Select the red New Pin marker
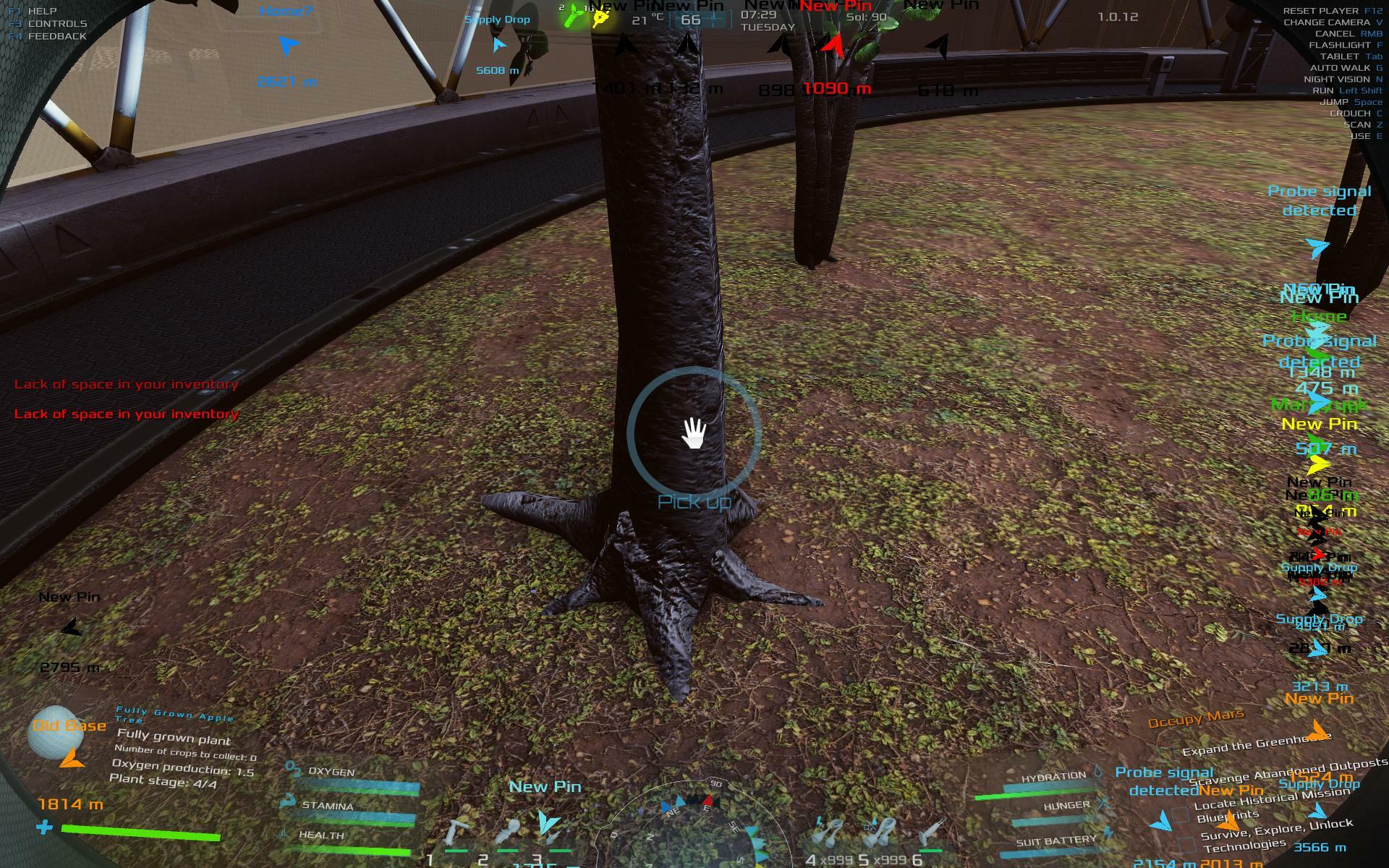Viewport: 1389px width, 868px height. click(833, 46)
